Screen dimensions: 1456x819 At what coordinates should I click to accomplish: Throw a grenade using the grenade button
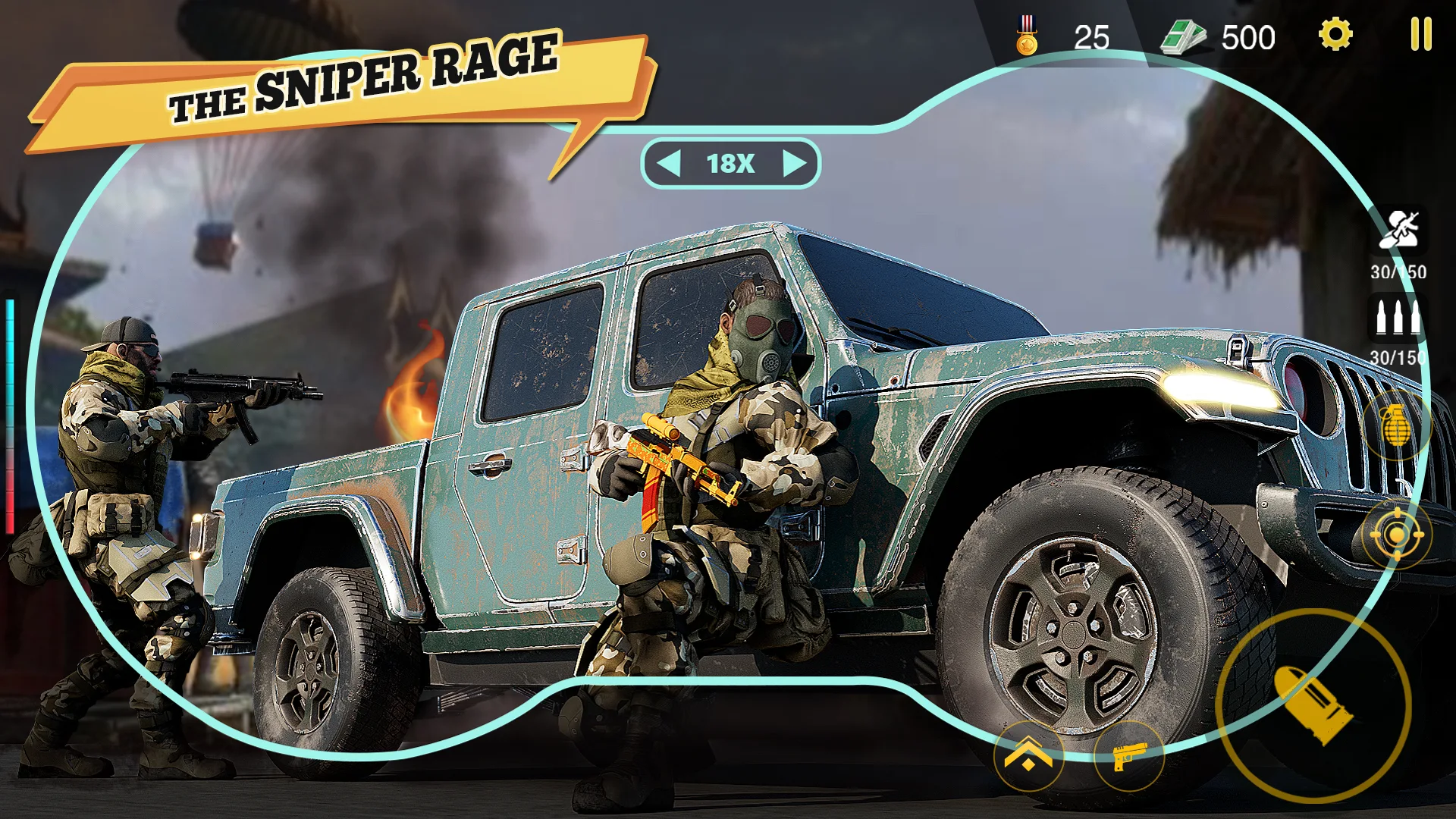point(1396,425)
